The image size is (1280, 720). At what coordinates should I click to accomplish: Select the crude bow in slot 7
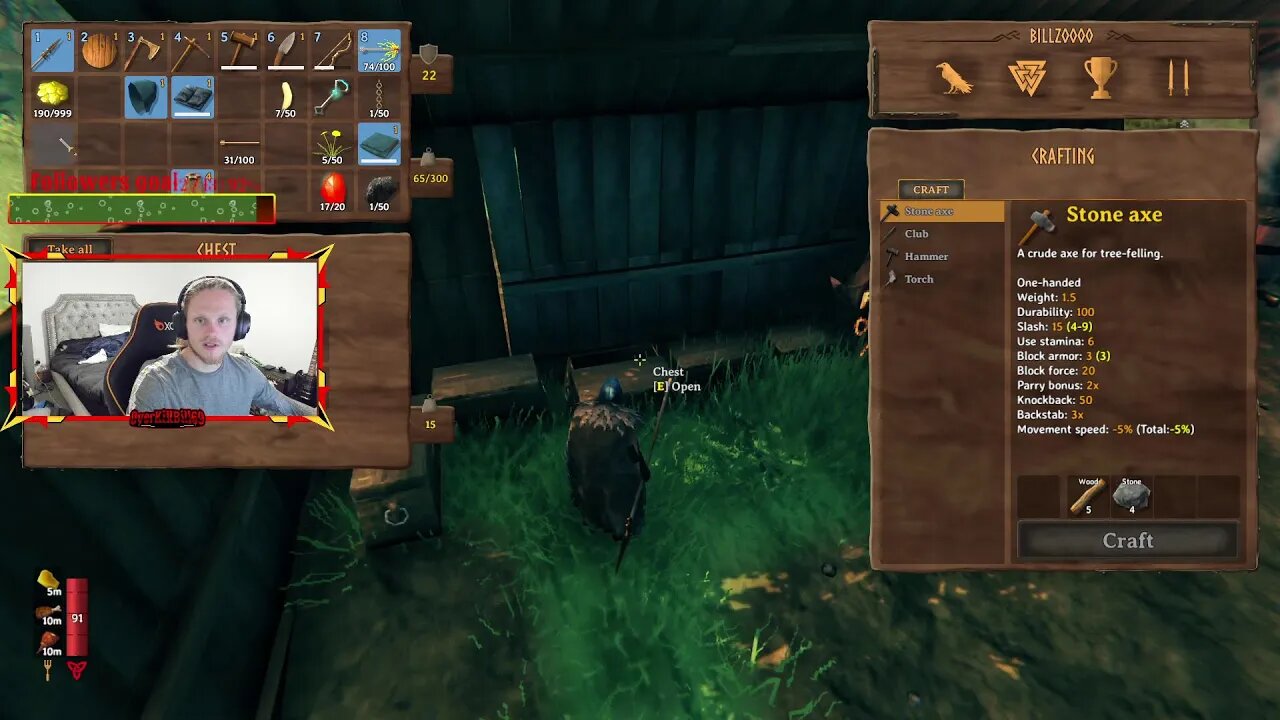[x=336, y=48]
